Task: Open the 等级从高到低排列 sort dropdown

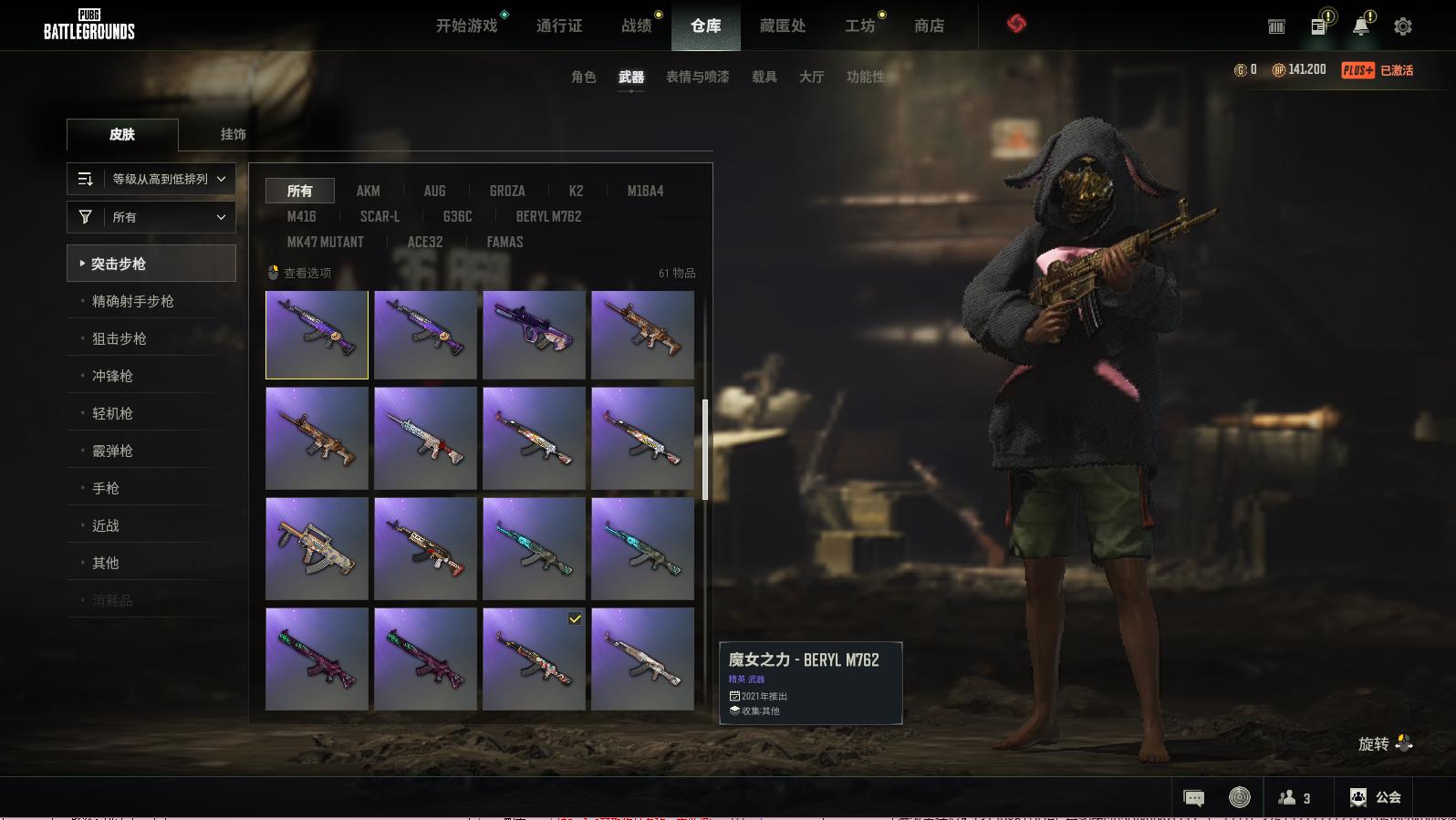Action: tap(151, 179)
